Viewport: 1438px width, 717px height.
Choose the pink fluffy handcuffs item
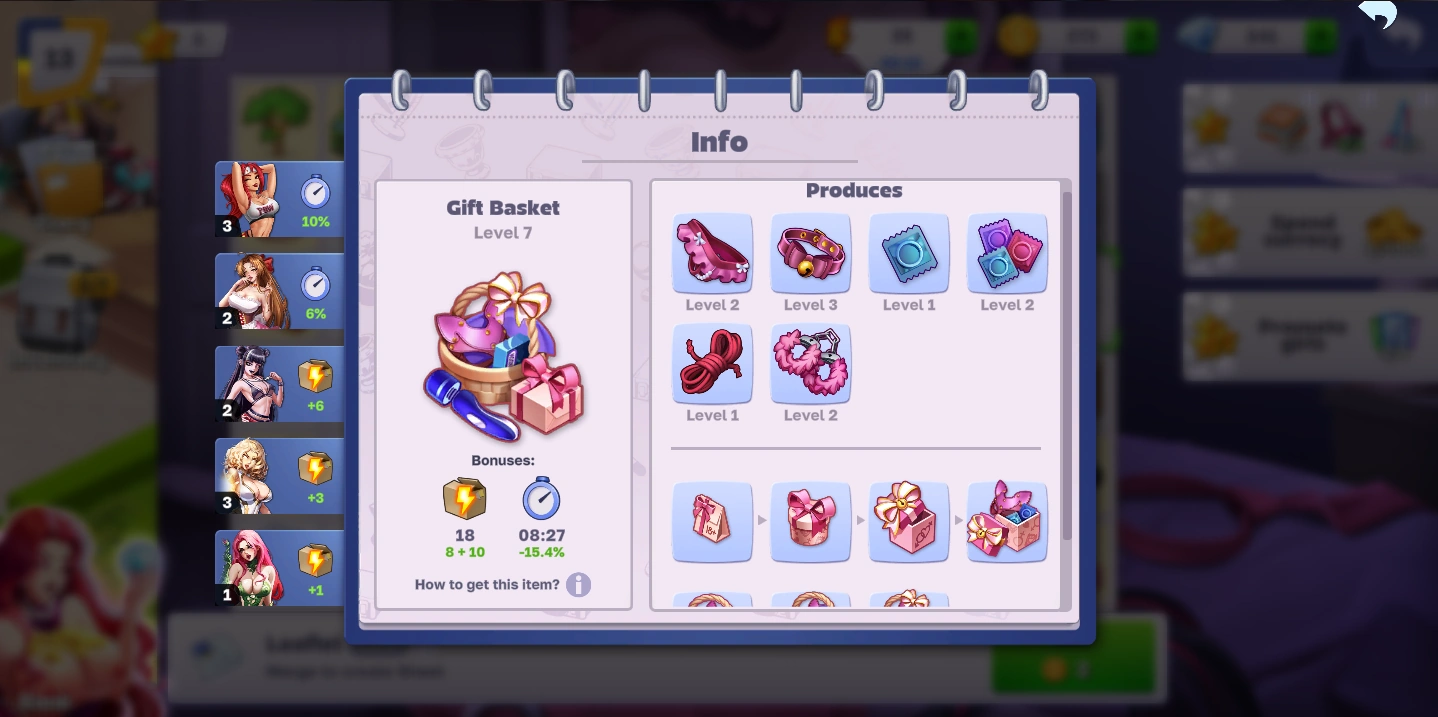(x=810, y=363)
